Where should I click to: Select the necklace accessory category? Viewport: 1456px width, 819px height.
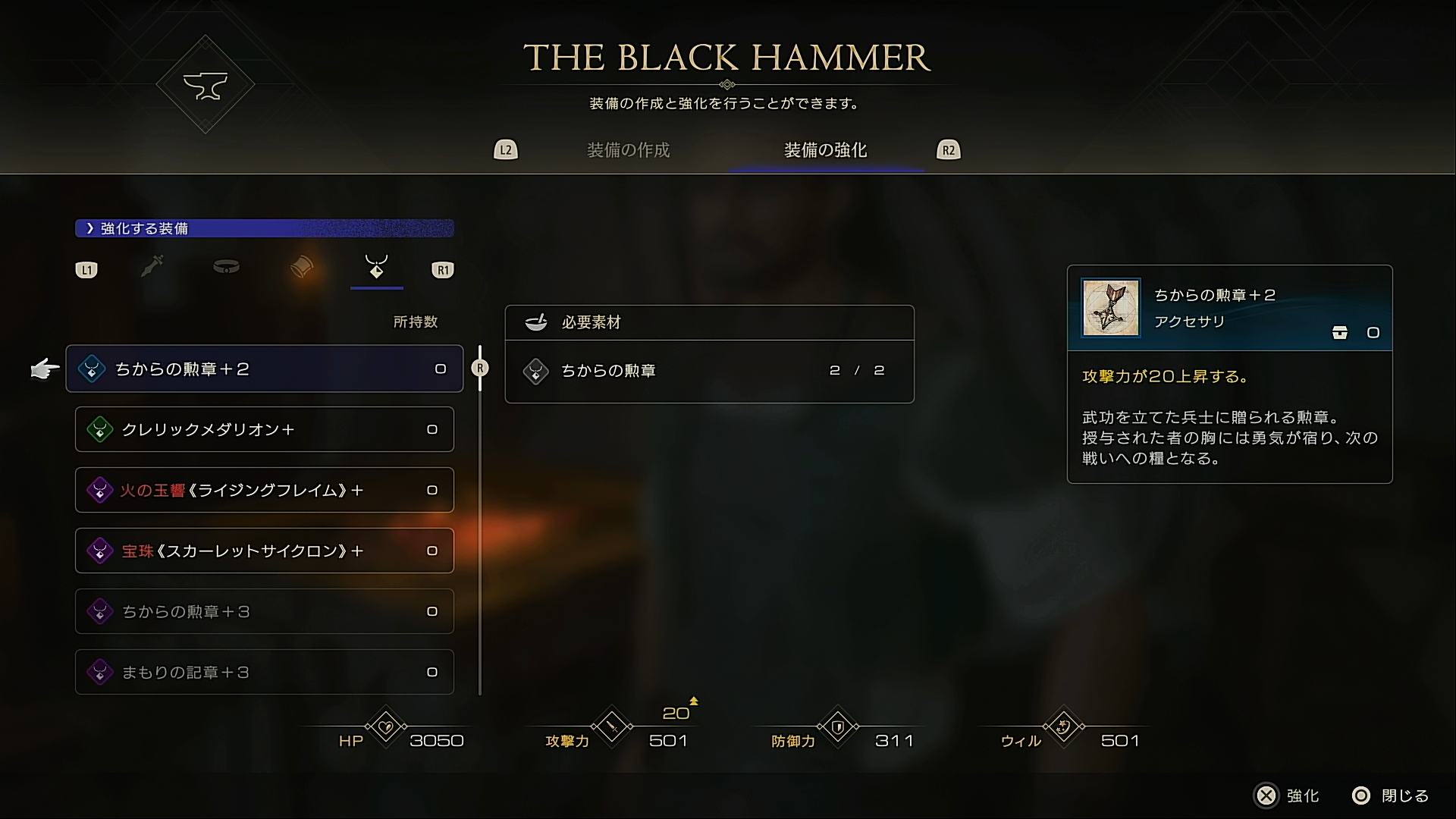pyautogui.click(x=376, y=267)
